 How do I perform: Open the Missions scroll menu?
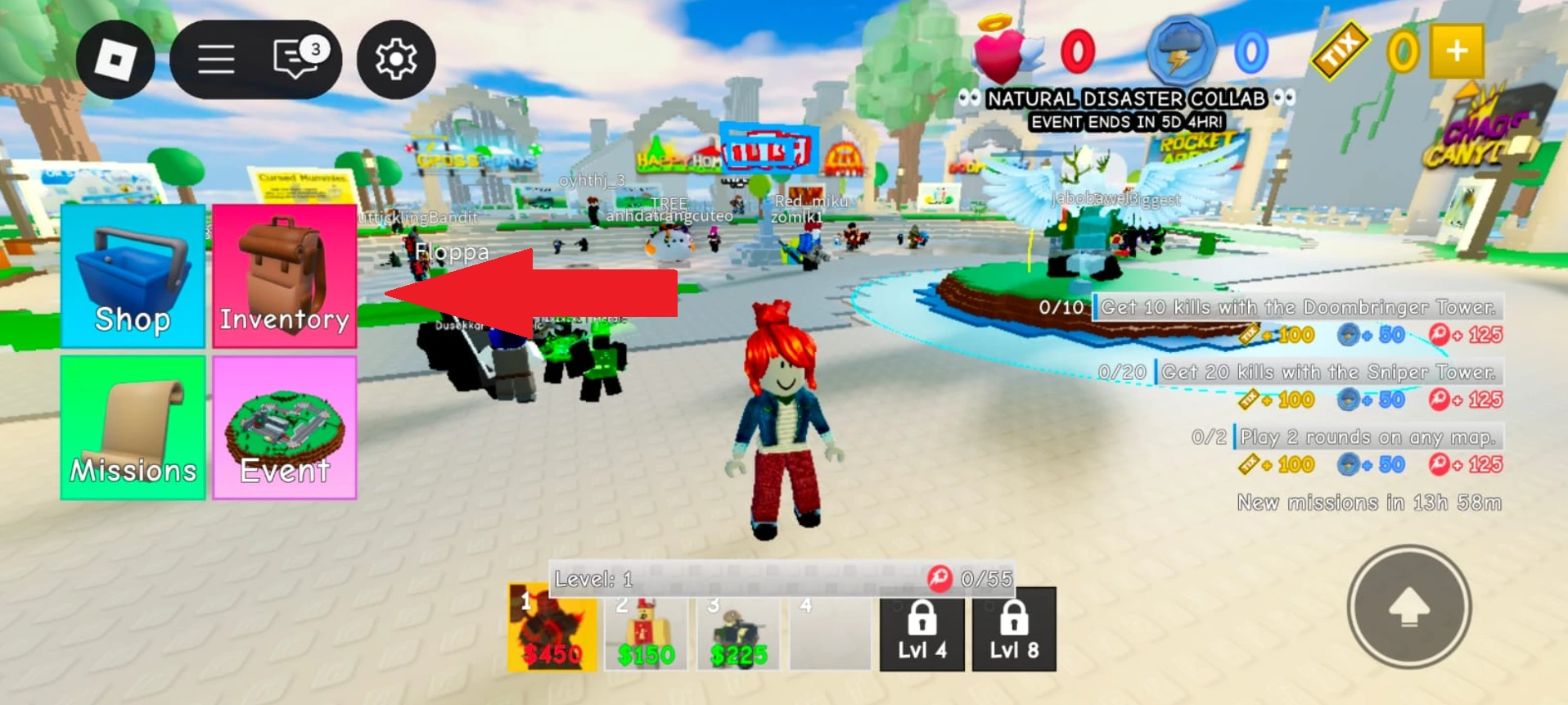click(133, 427)
